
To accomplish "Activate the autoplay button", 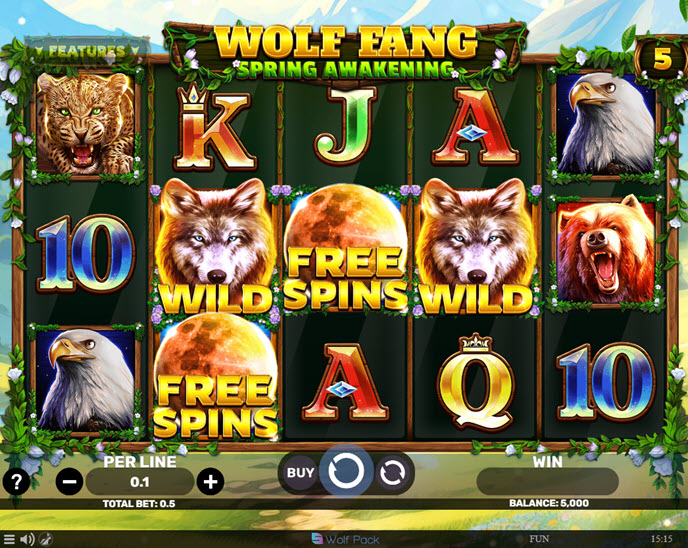I will (x=392, y=472).
